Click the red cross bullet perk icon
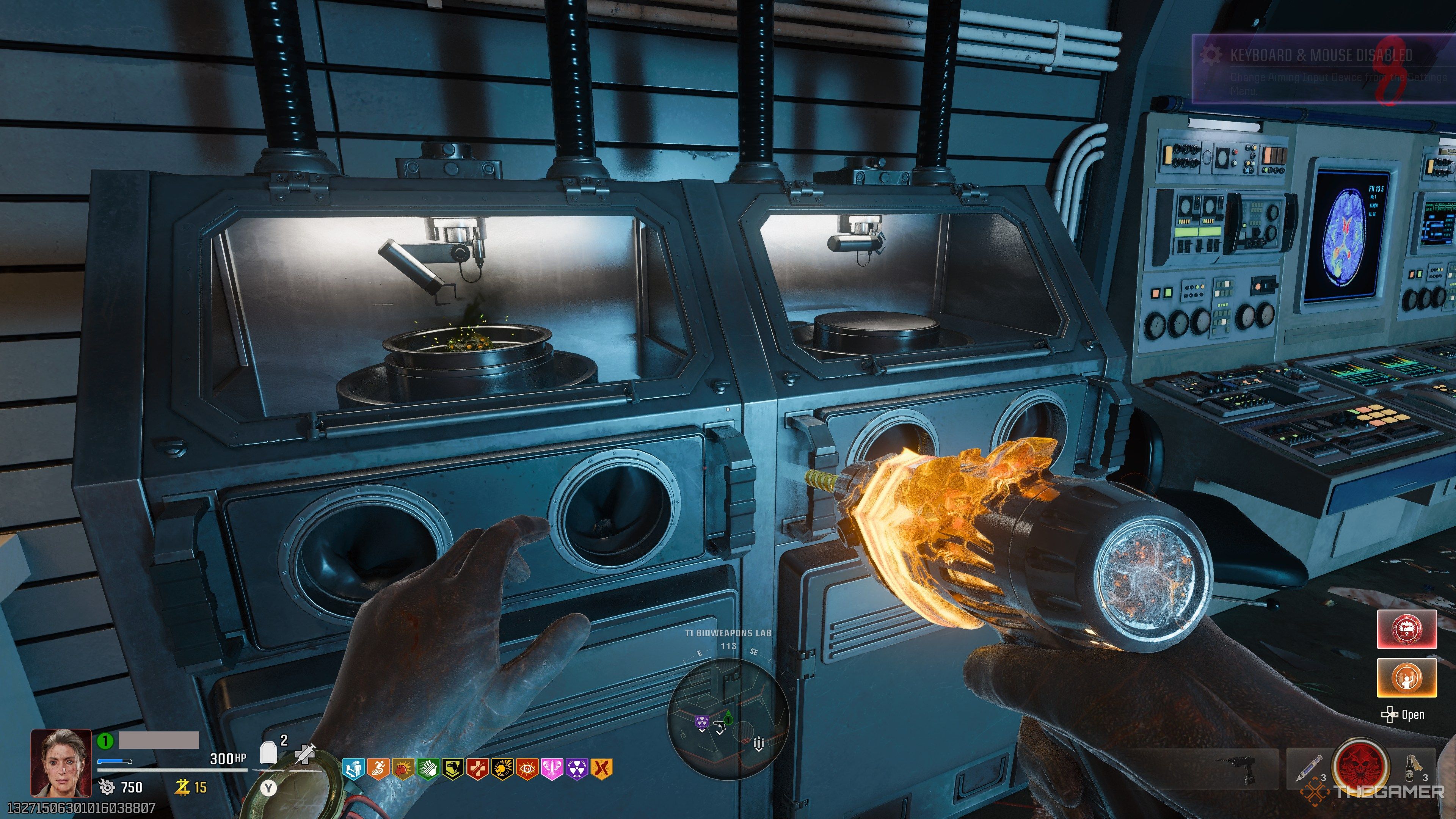Screen dimensions: 1456x819 (x=478, y=769)
